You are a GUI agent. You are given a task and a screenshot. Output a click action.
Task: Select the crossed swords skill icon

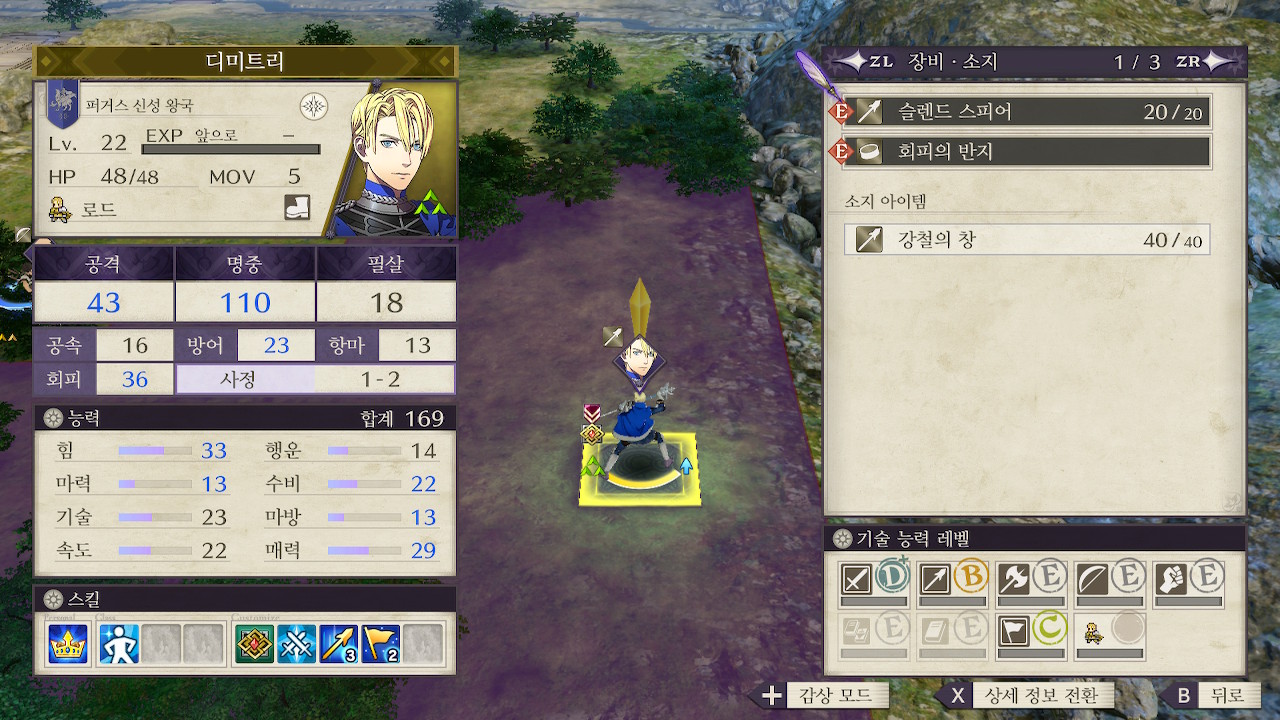pos(297,645)
